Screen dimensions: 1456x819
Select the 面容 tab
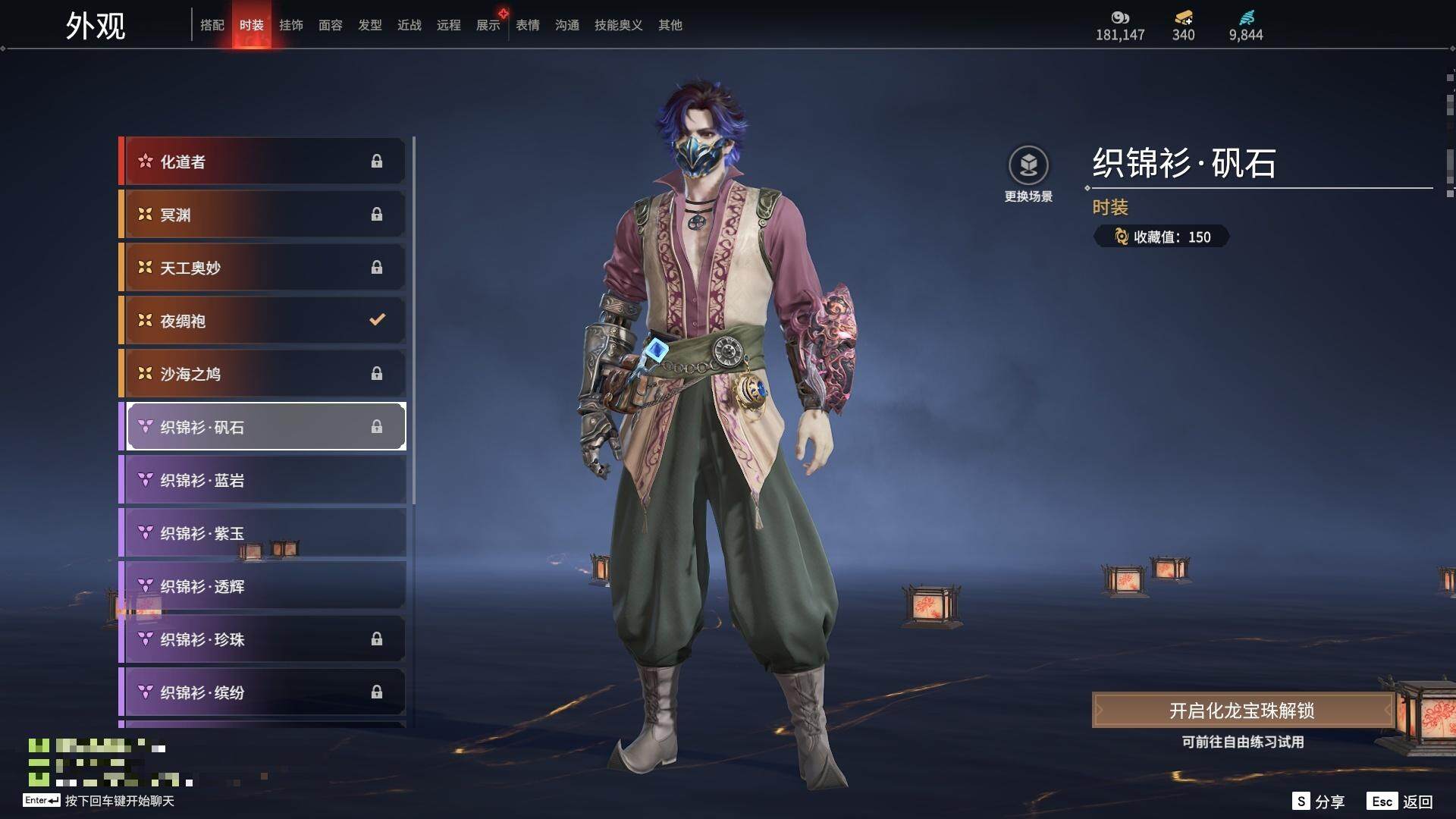pyautogui.click(x=330, y=25)
